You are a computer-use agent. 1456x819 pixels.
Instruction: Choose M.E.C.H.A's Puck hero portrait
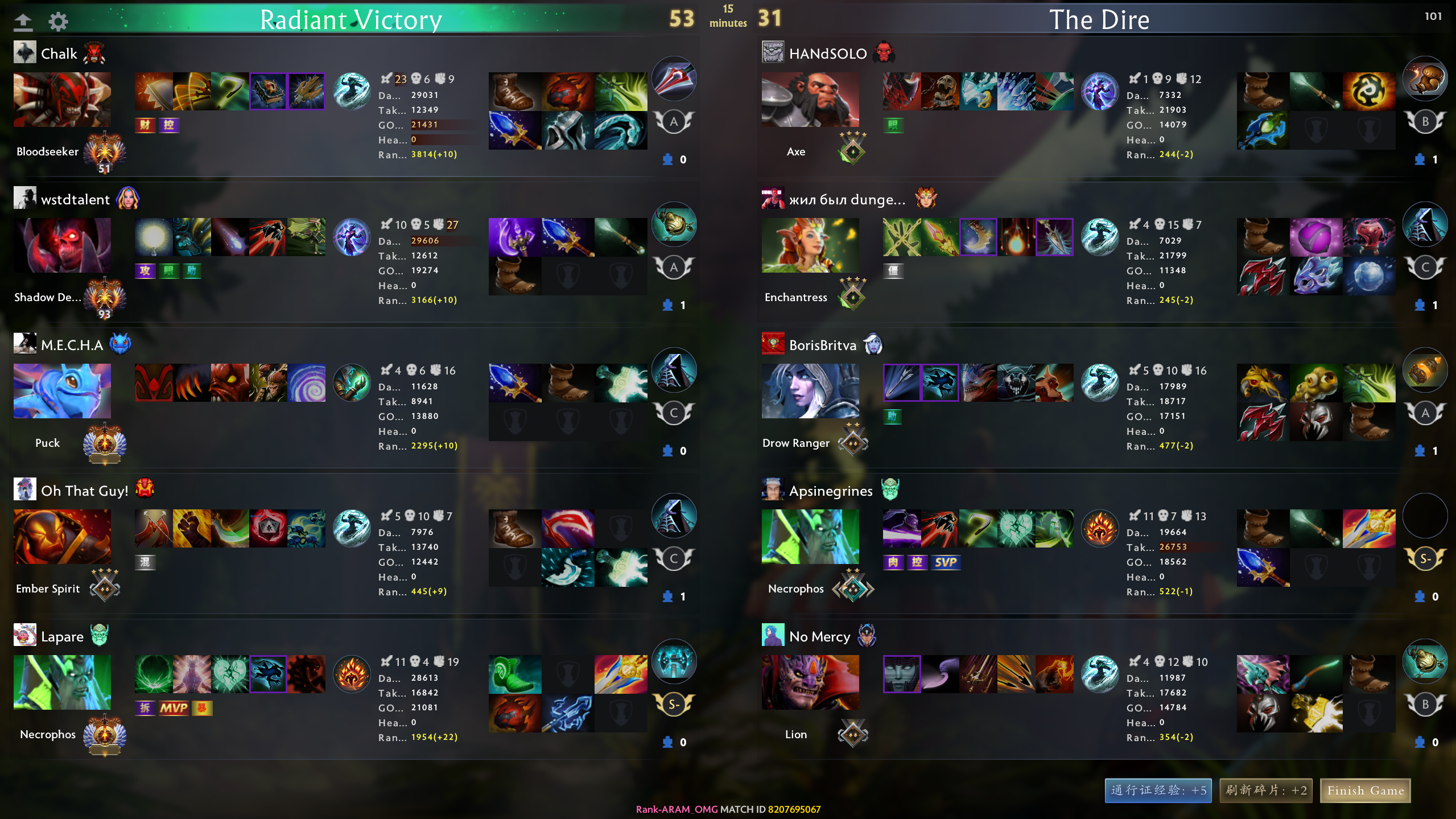pos(62,390)
